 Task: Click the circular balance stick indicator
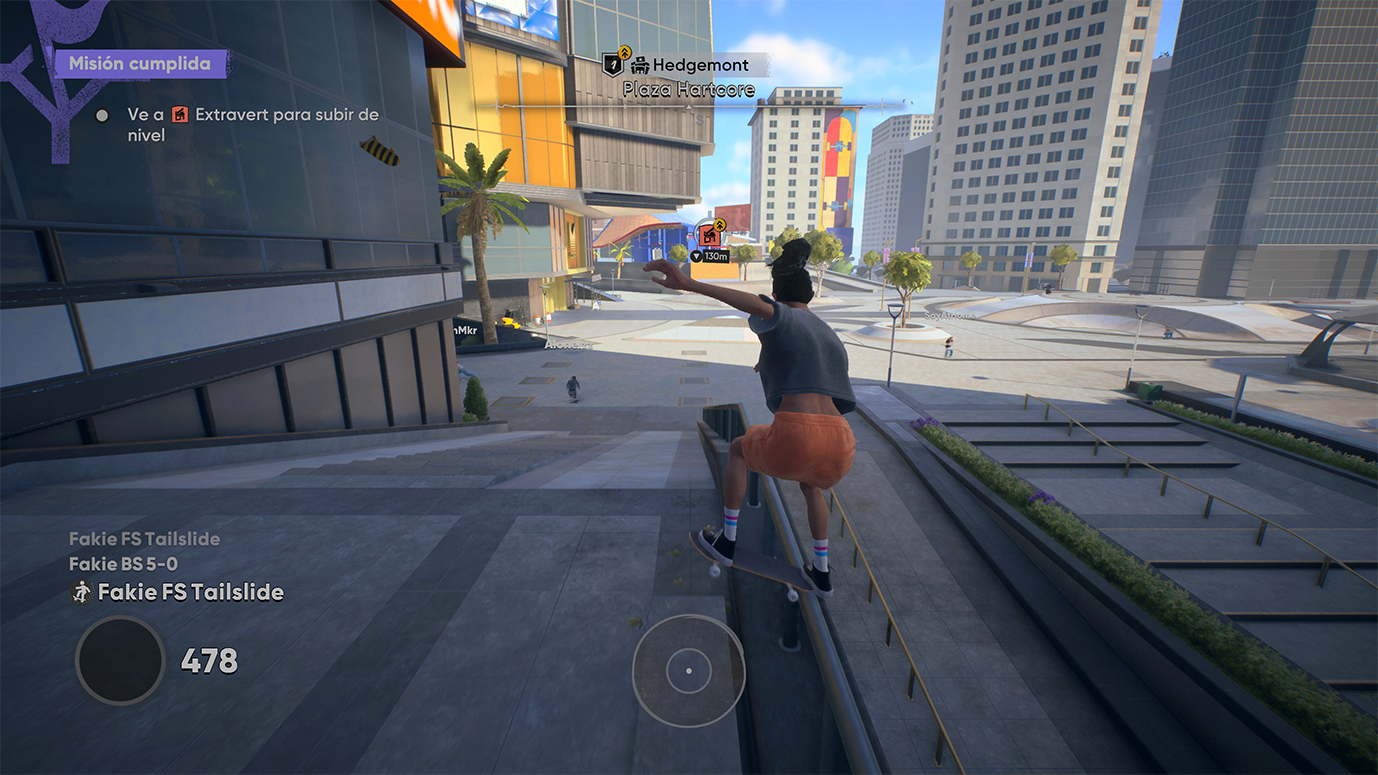tap(688, 670)
